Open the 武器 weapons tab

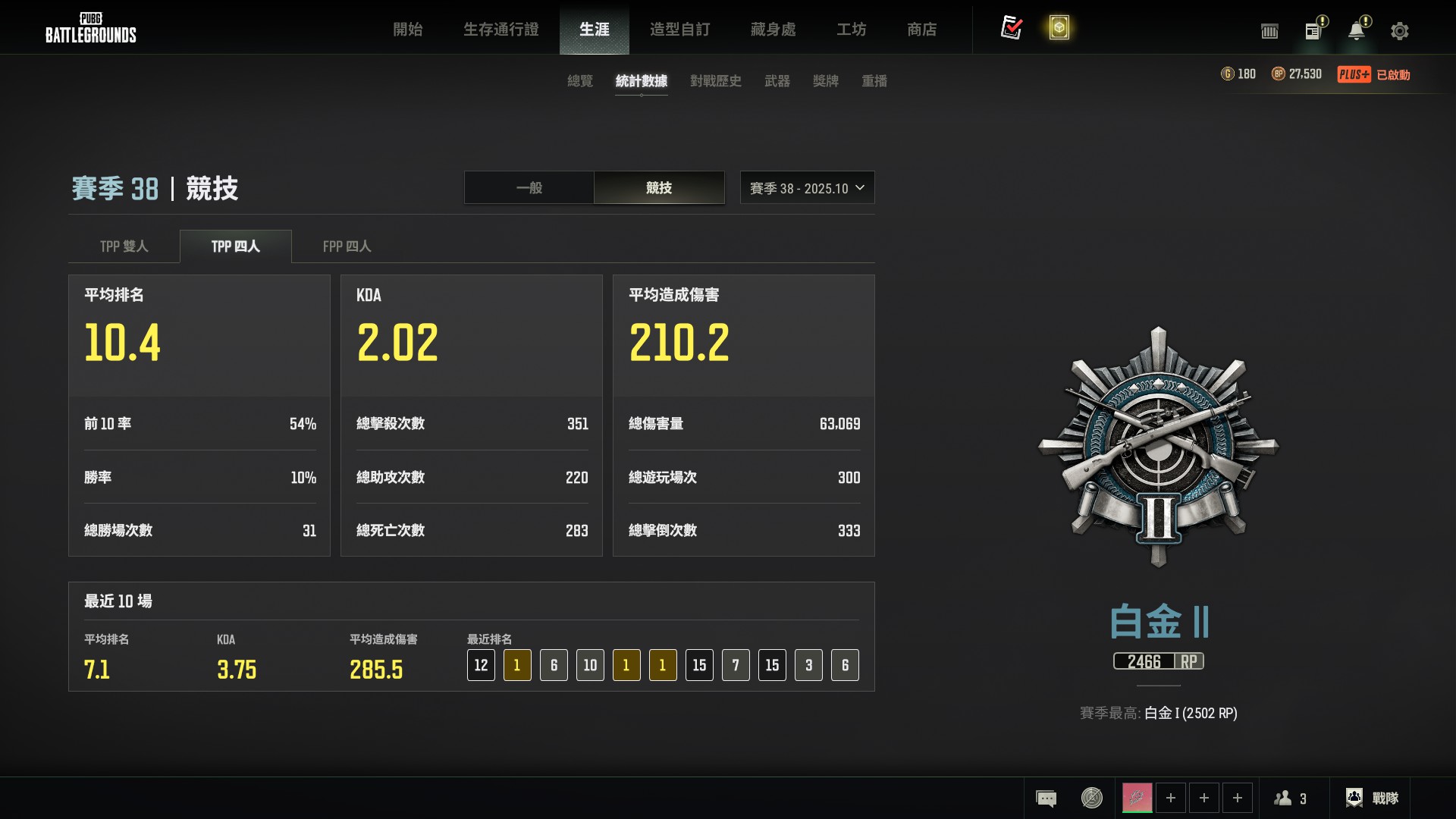(777, 81)
